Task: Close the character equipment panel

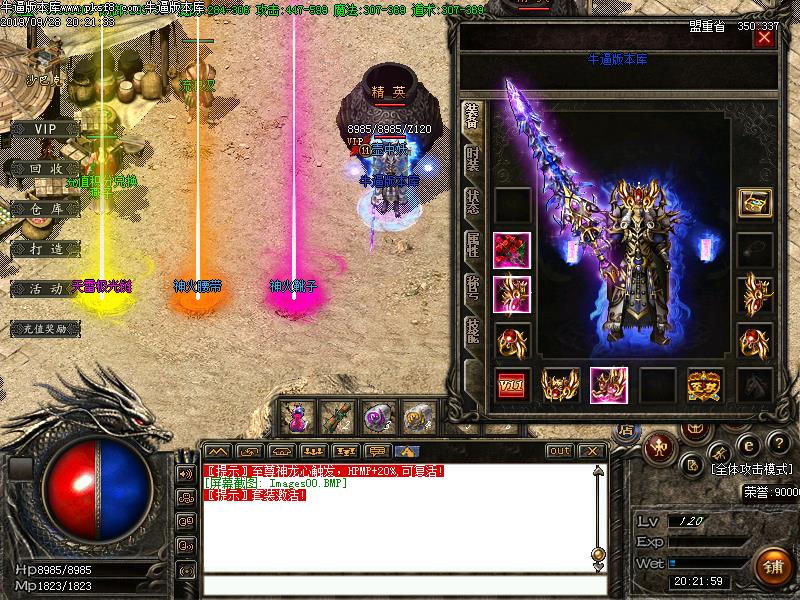Action: pyautogui.click(x=765, y=39)
